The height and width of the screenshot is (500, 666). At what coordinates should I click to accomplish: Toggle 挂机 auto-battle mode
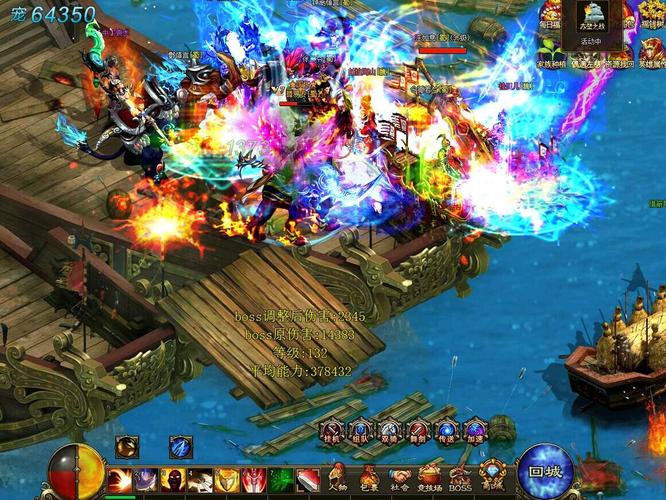[332, 431]
